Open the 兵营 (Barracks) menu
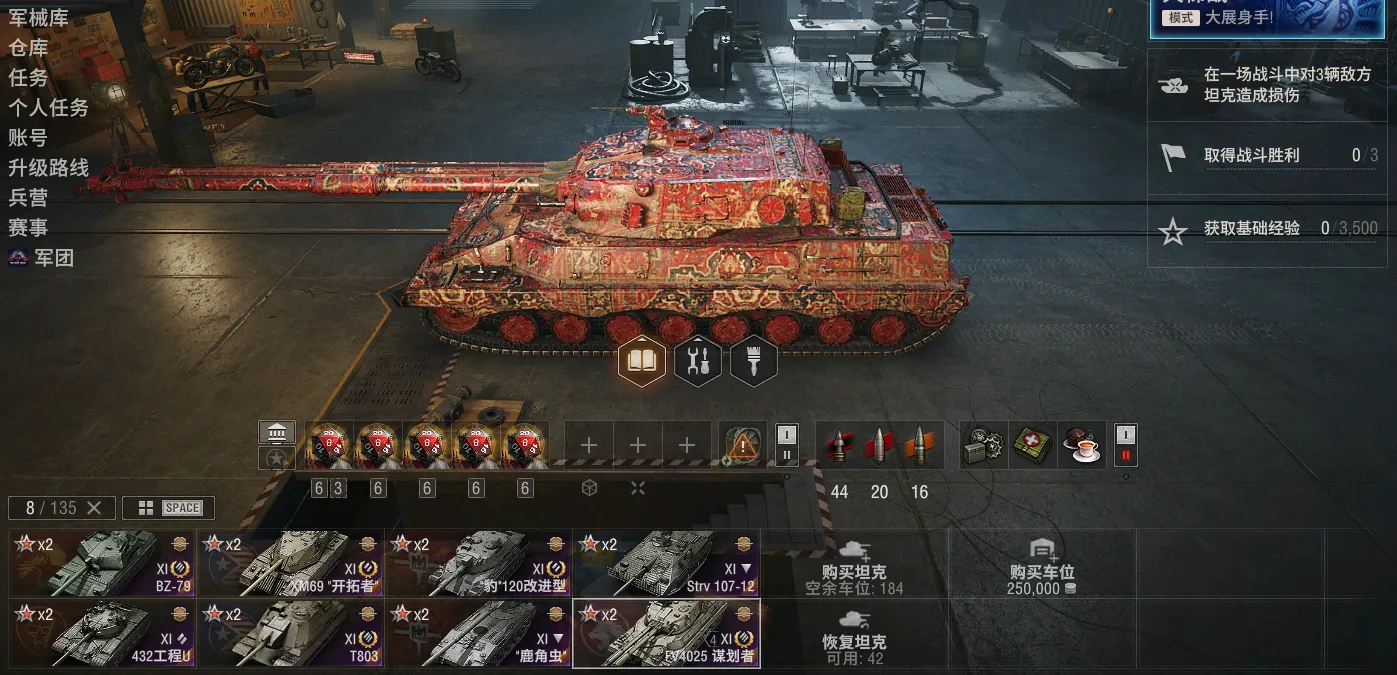Image resolution: width=1397 pixels, height=675 pixels. 28,197
